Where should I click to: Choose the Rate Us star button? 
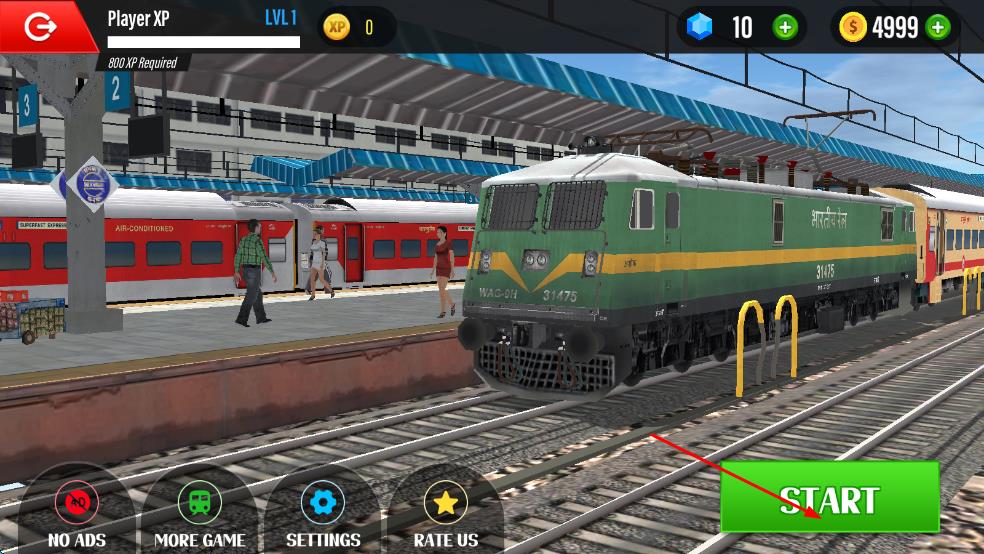click(445, 503)
